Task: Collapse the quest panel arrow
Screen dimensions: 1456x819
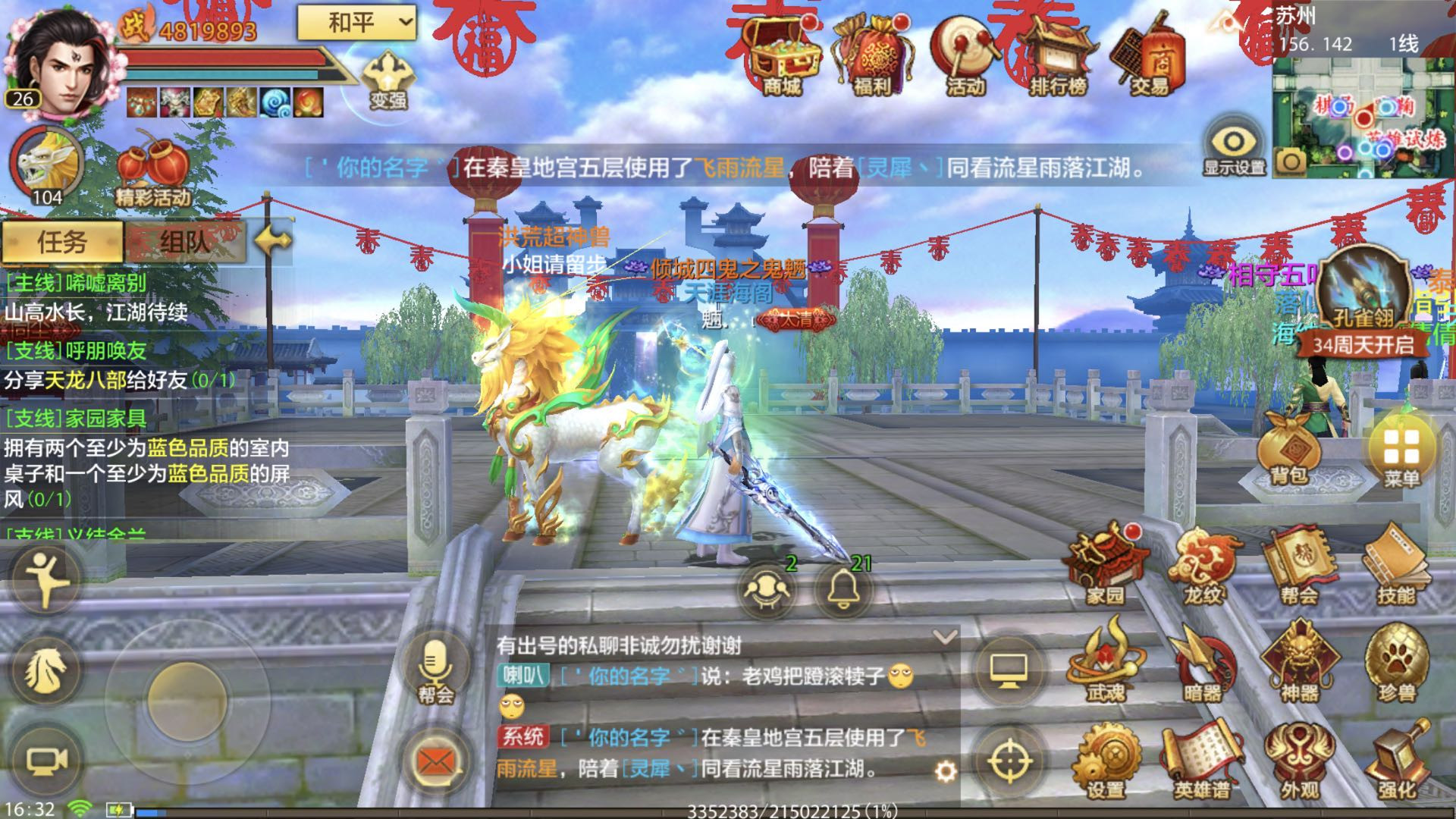Action: coord(271,241)
